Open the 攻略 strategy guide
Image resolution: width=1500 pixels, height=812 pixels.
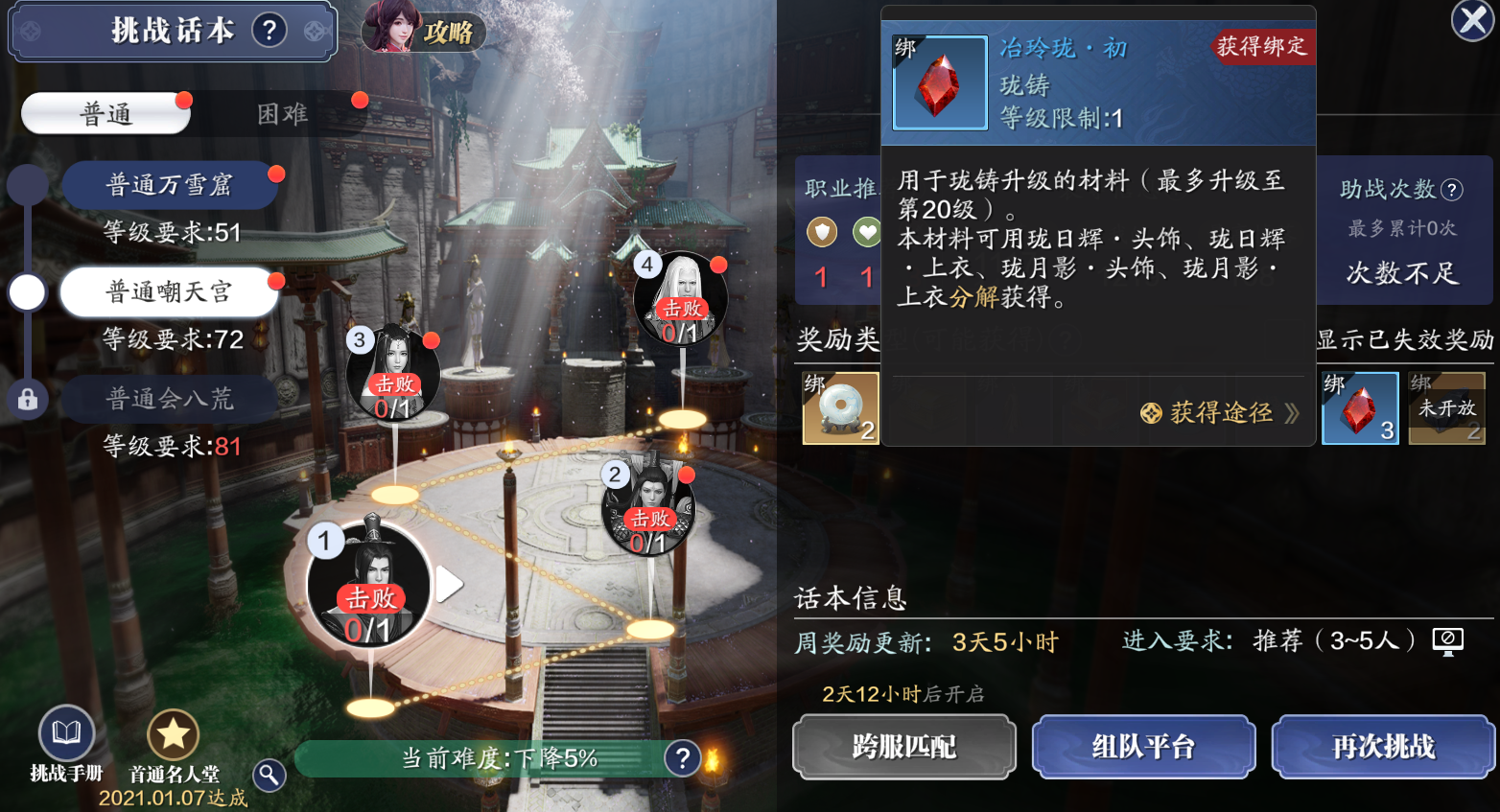(x=424, y=29)
